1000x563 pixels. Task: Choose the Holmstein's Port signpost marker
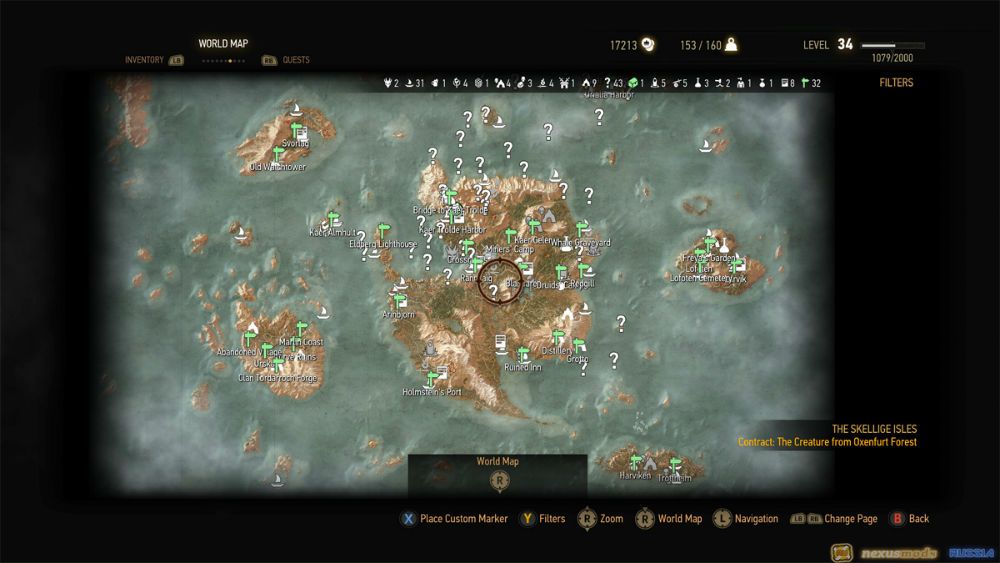tap(432, 379)
